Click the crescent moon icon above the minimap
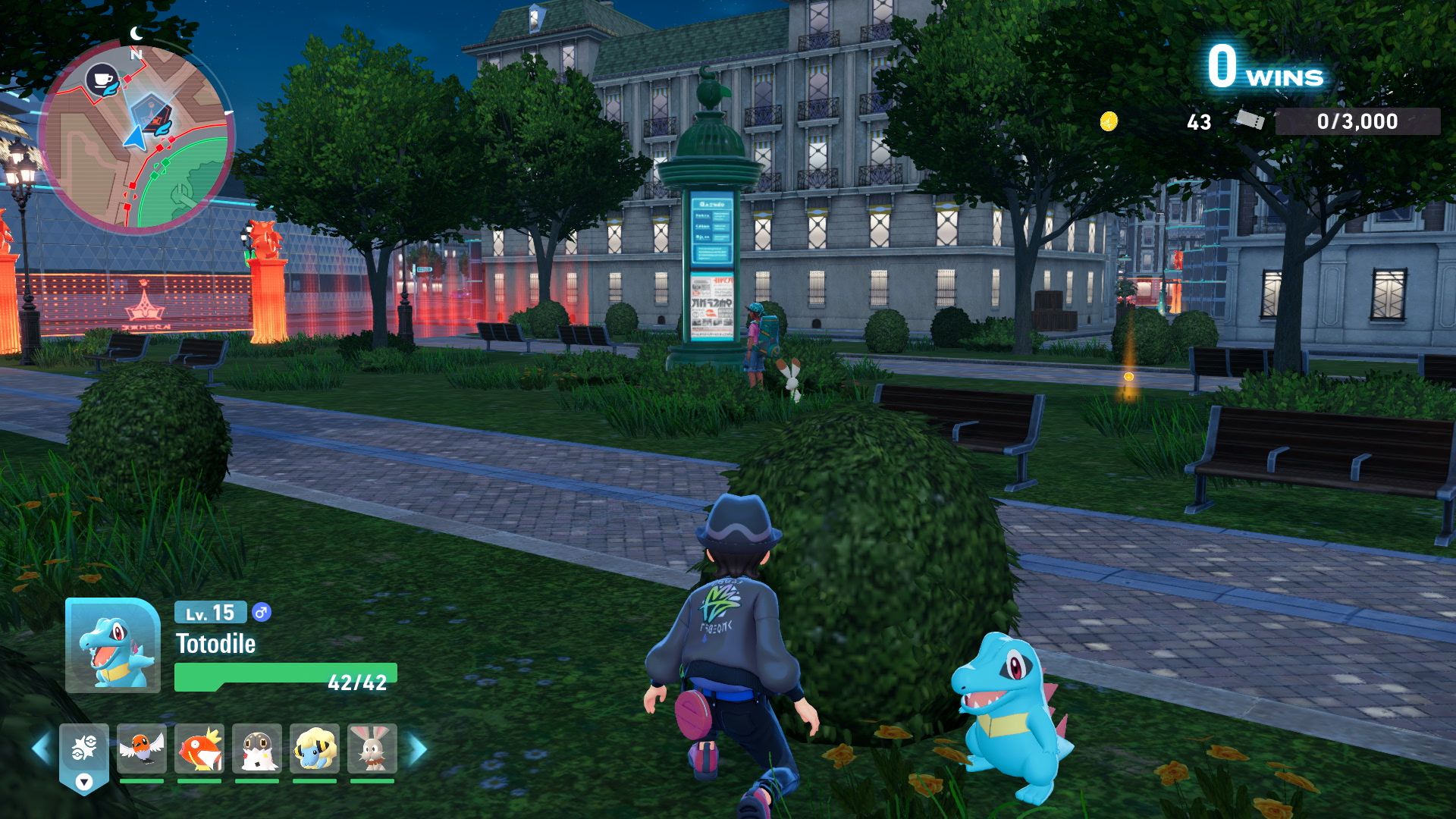The width and height of the screenshot is (1456, 819). click(136, 32)
